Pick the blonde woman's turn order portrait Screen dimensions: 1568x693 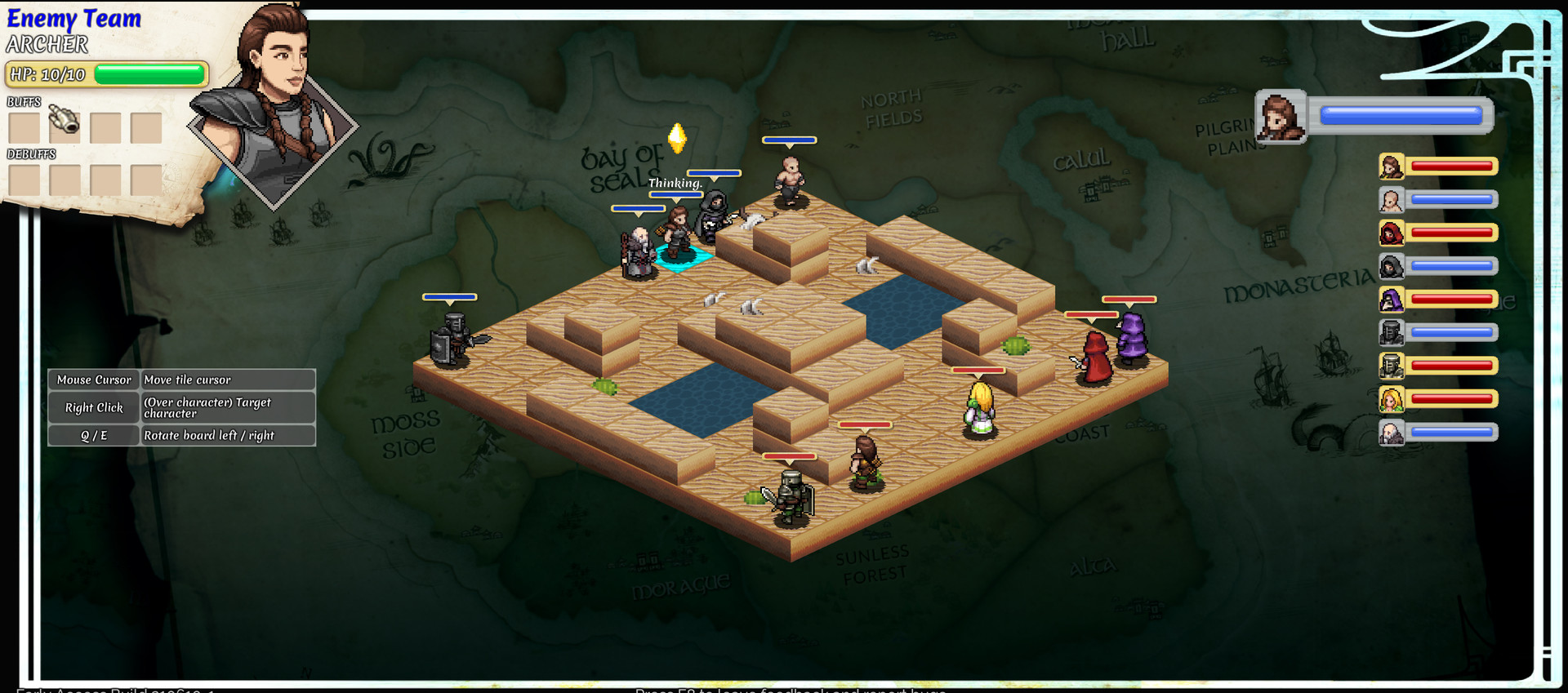1392,399
